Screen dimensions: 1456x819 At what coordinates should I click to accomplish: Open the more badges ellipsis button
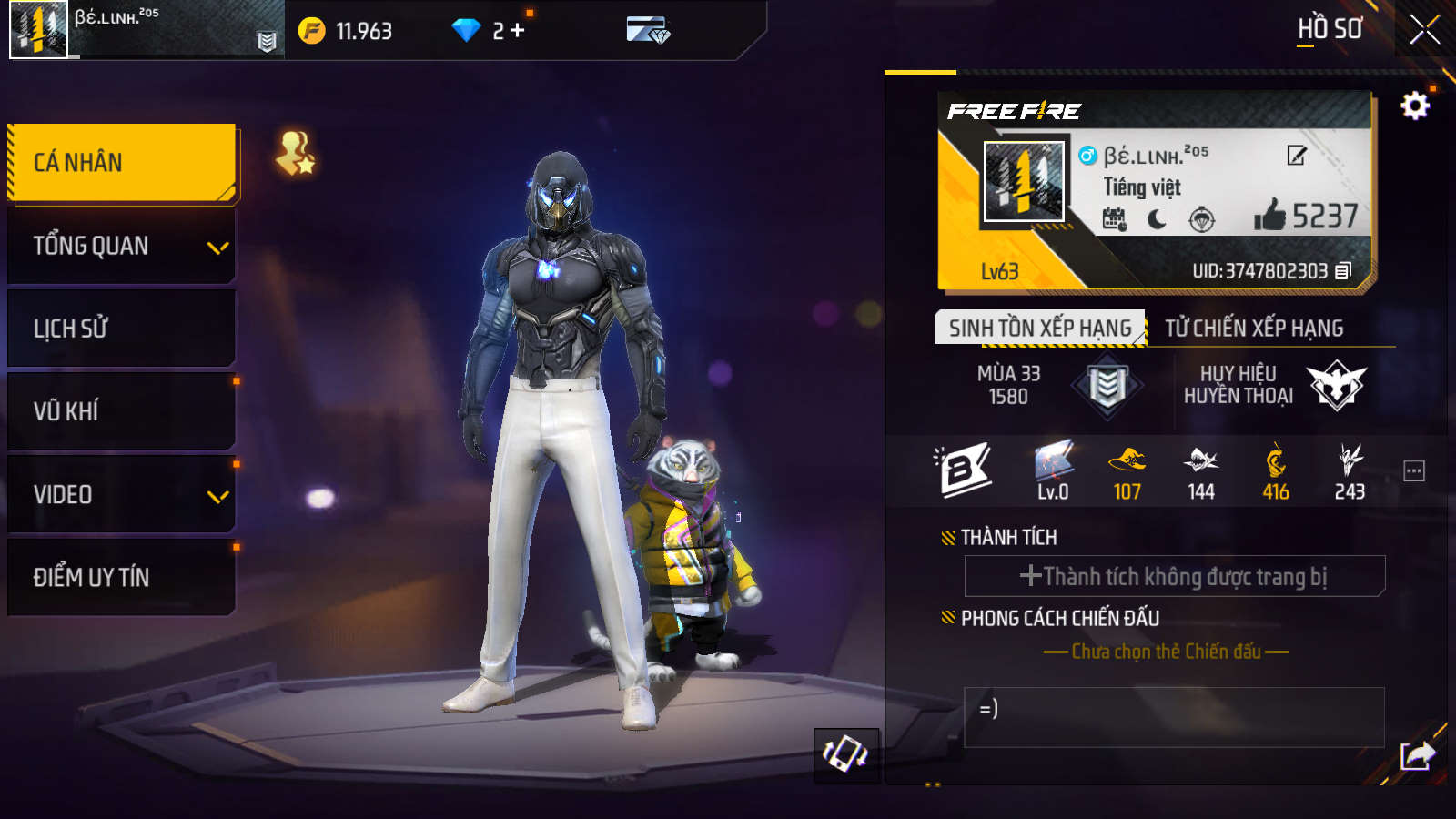(x=1413, y=471)
